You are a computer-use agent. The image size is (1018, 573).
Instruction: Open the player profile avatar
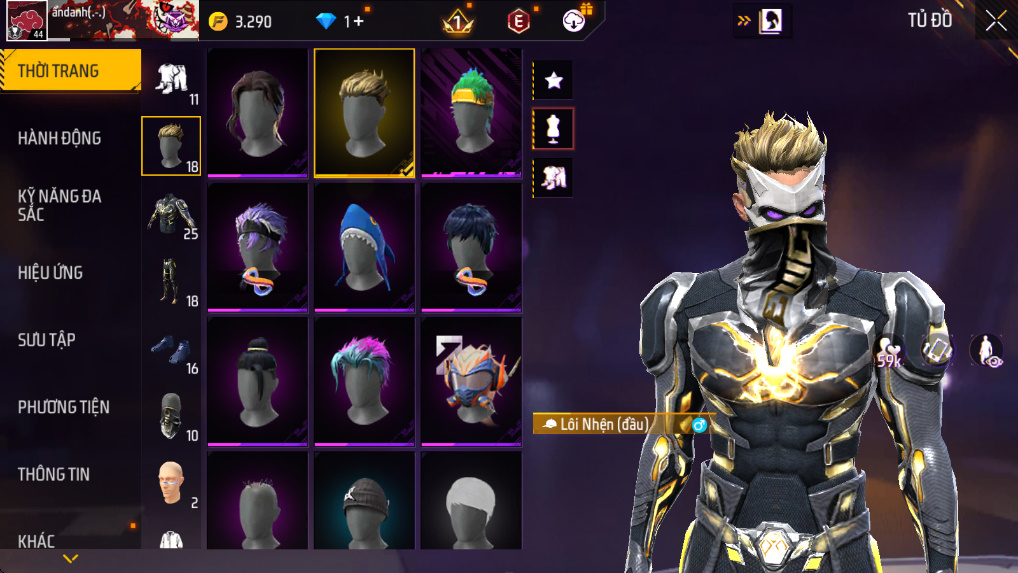(26, 20)
